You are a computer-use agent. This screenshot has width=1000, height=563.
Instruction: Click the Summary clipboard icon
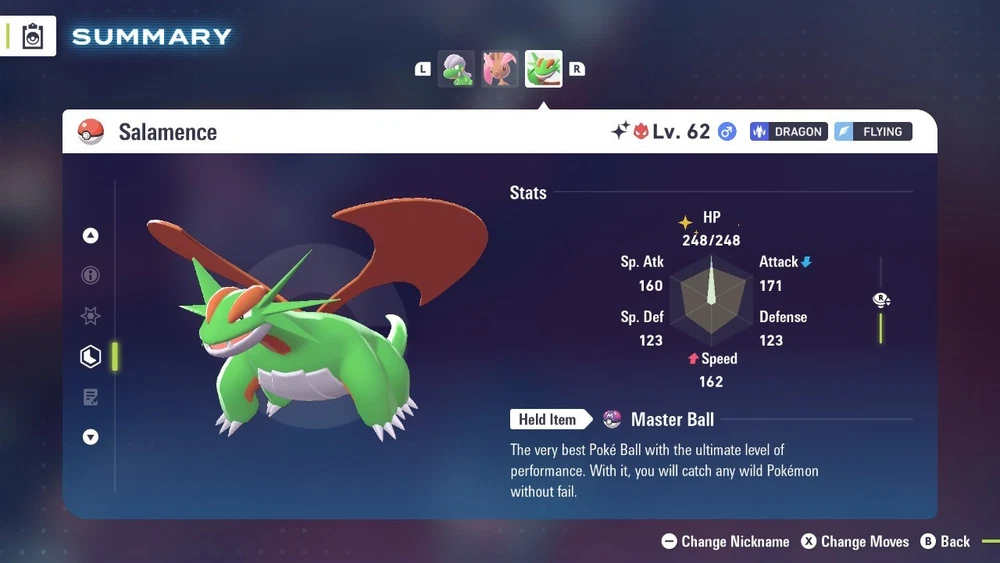[x=32, y=36]
